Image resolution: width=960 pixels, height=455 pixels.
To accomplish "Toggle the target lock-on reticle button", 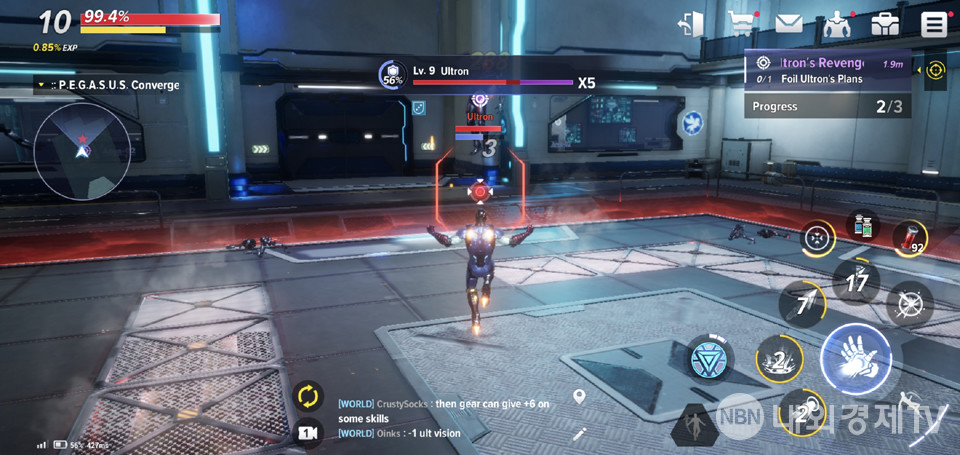I will [x=819, y=238].
